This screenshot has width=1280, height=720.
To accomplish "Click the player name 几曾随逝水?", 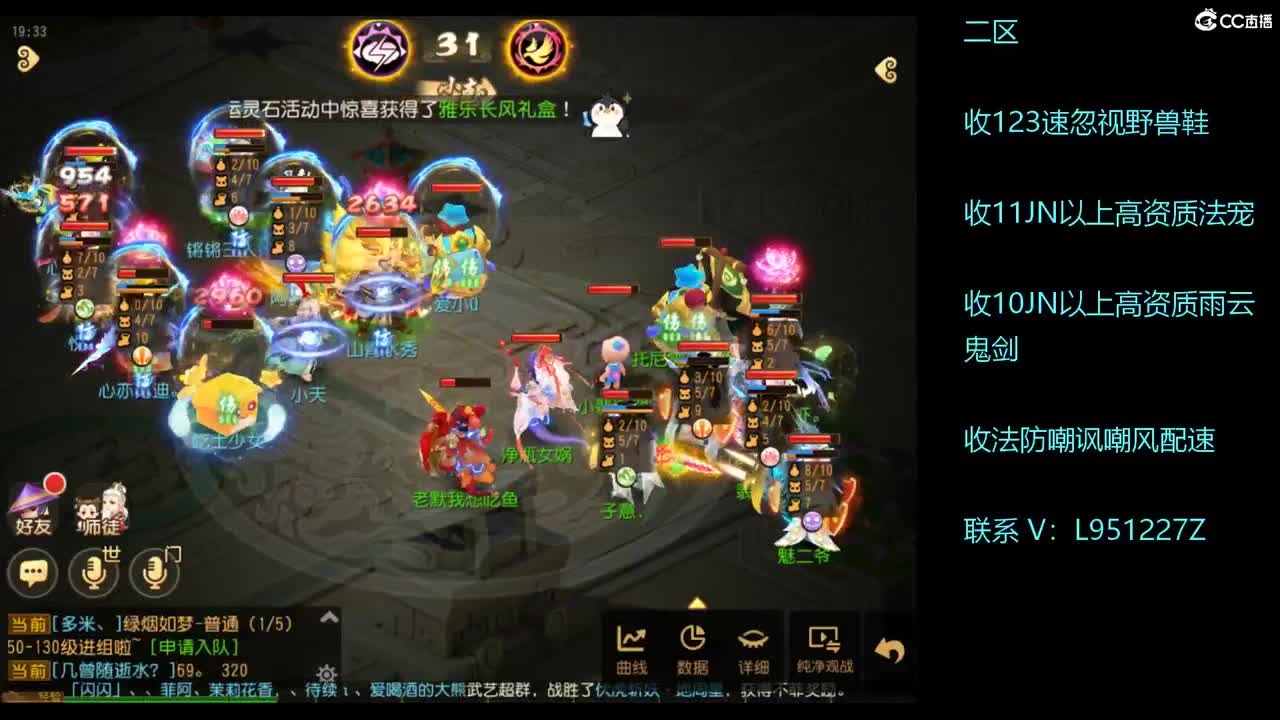I will pyautogui.click(x=108, y=668).
